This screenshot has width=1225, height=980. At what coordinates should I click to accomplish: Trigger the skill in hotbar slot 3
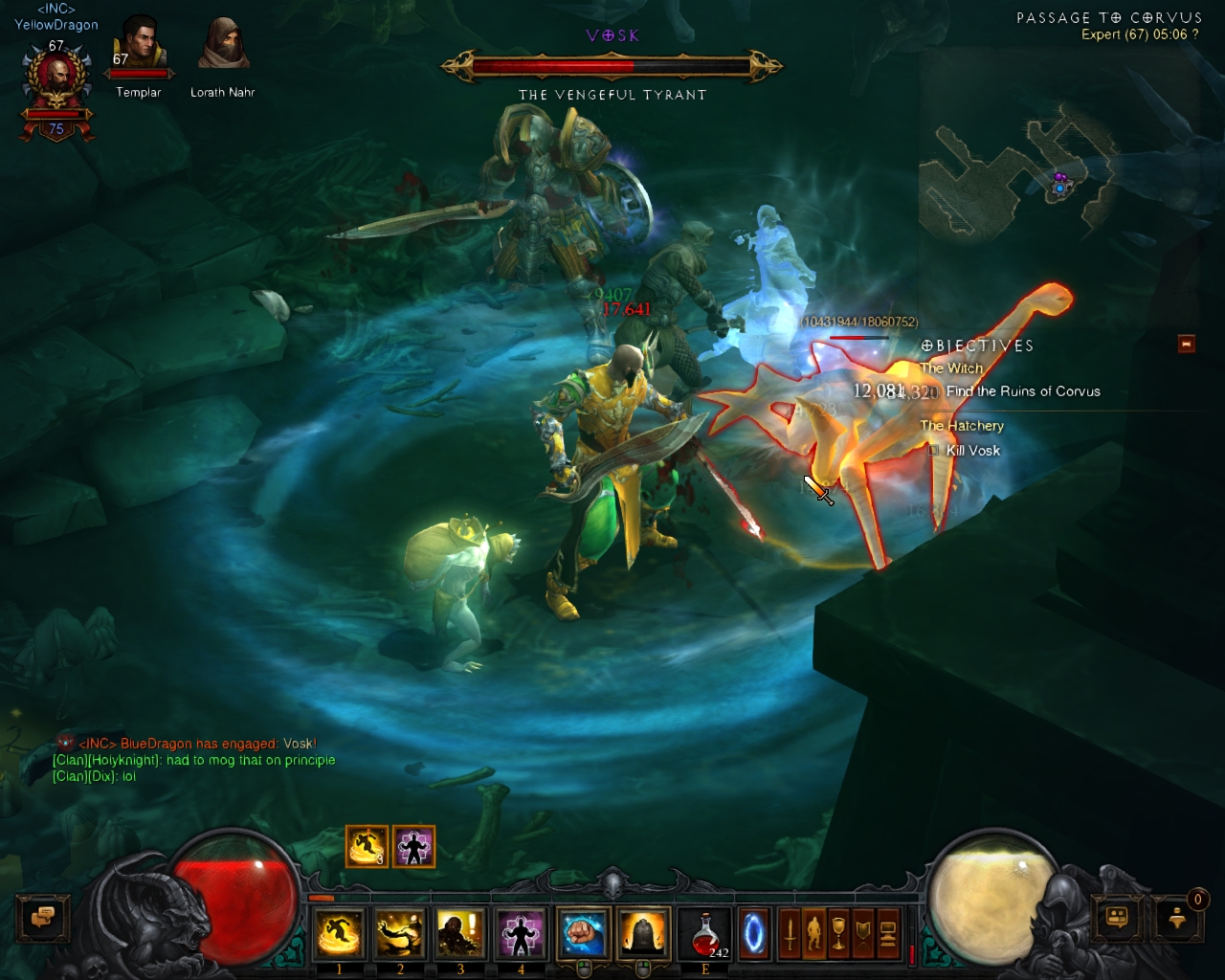click(459, 933)
